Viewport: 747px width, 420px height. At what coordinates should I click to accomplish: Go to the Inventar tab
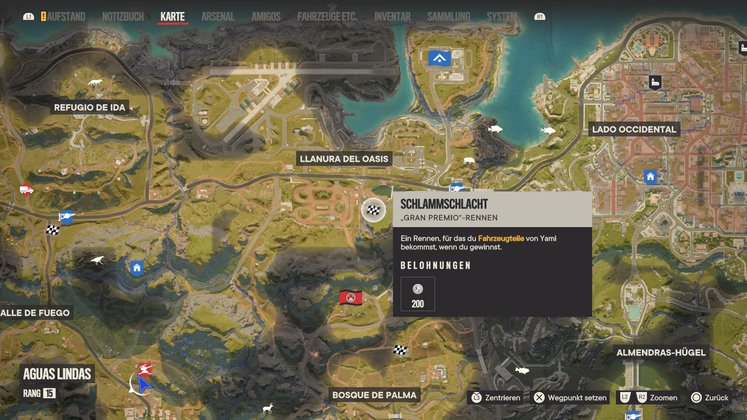click(x=392, y=17)
